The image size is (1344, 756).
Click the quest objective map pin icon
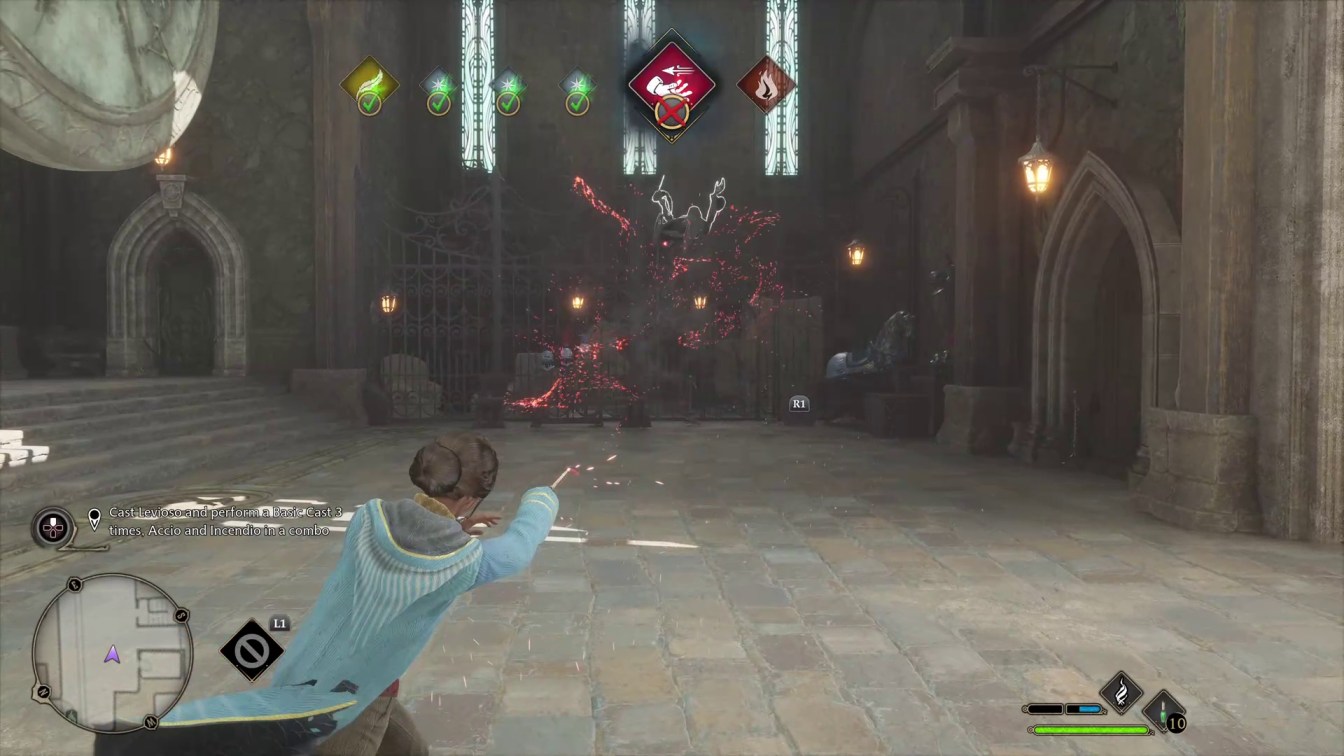click(x=93, y=518)
